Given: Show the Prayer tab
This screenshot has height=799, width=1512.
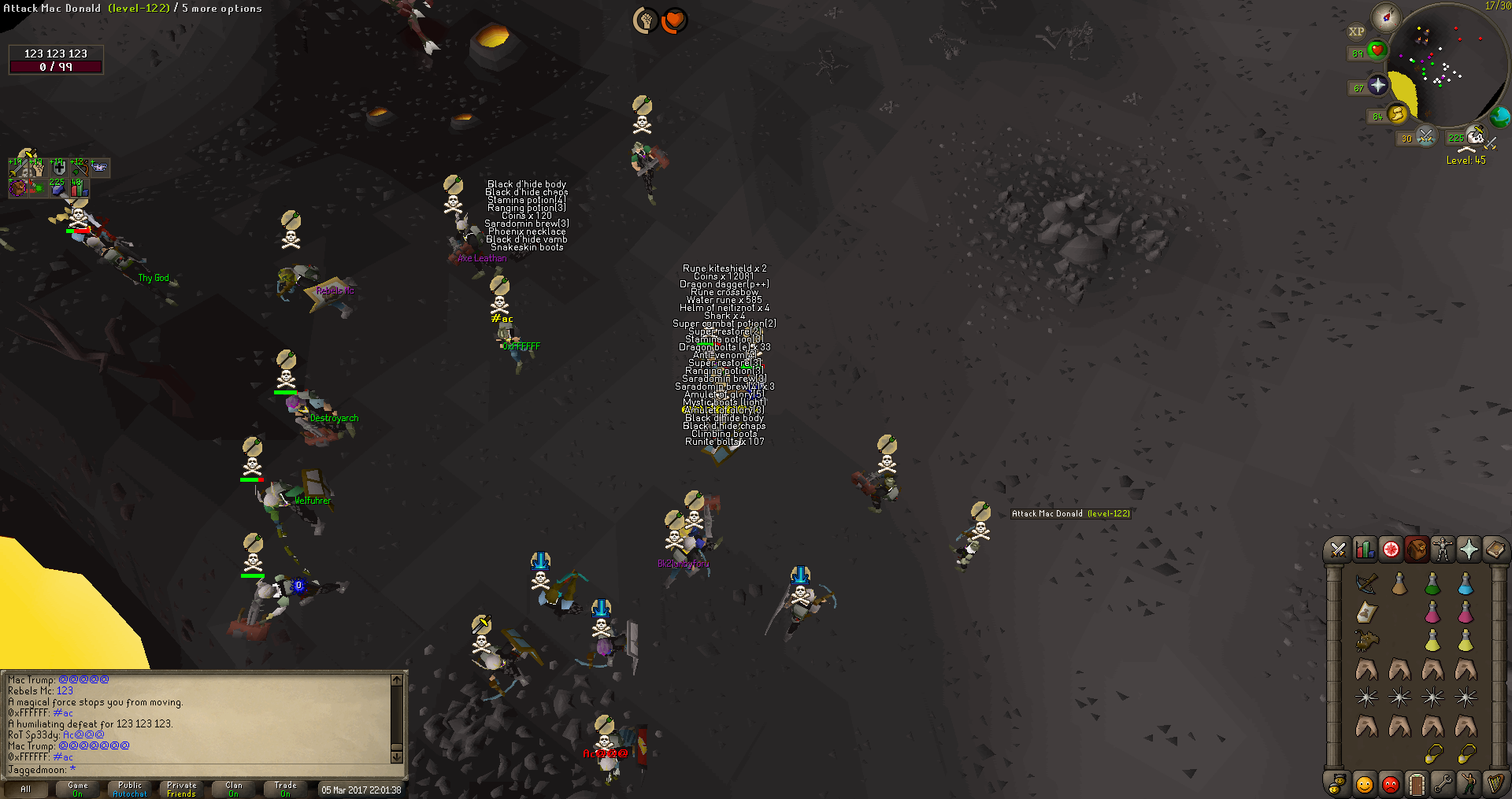Looking at the screenshot, I should click(1469, 549).
